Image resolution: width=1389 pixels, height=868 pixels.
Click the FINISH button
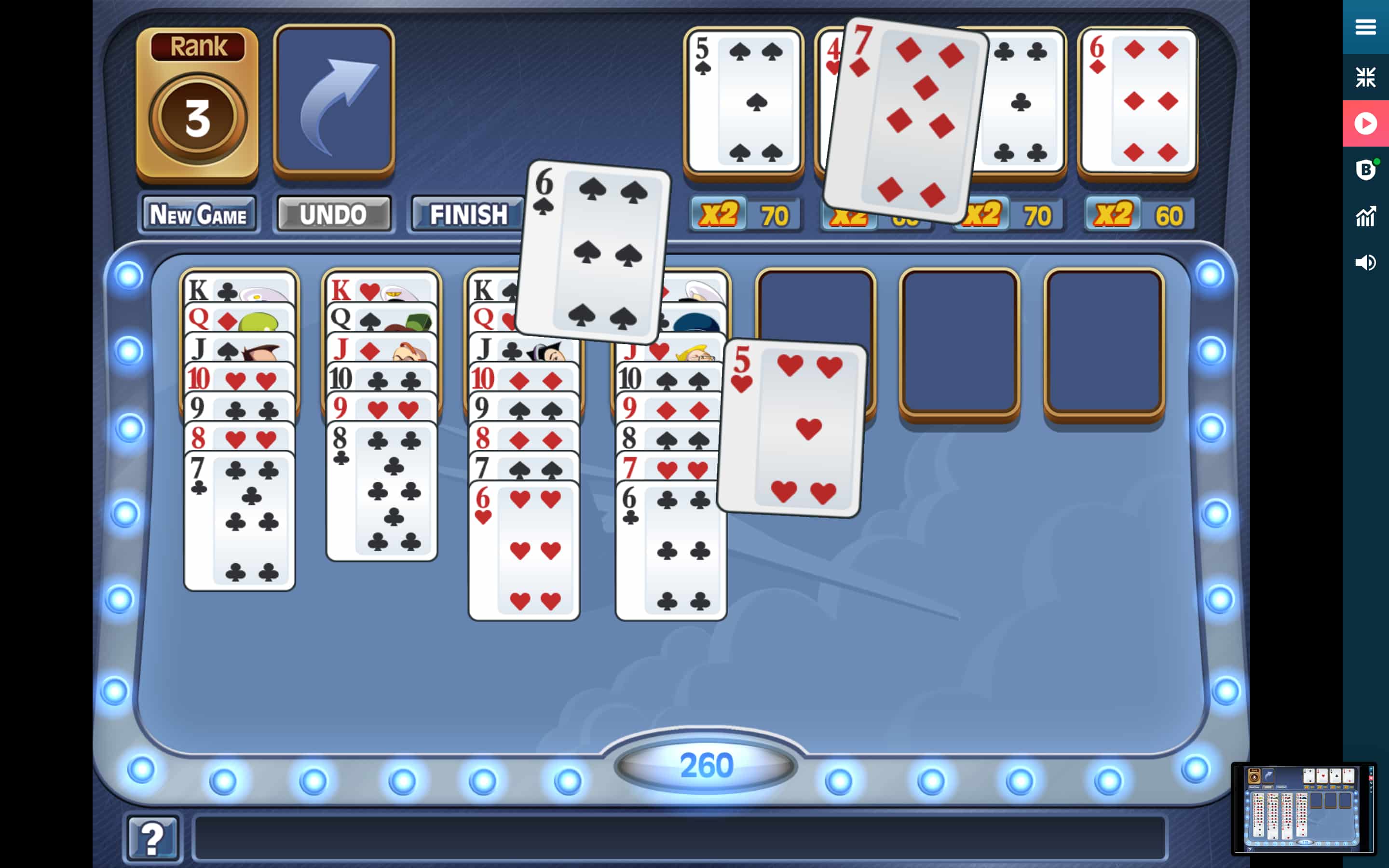coord(468,215)
